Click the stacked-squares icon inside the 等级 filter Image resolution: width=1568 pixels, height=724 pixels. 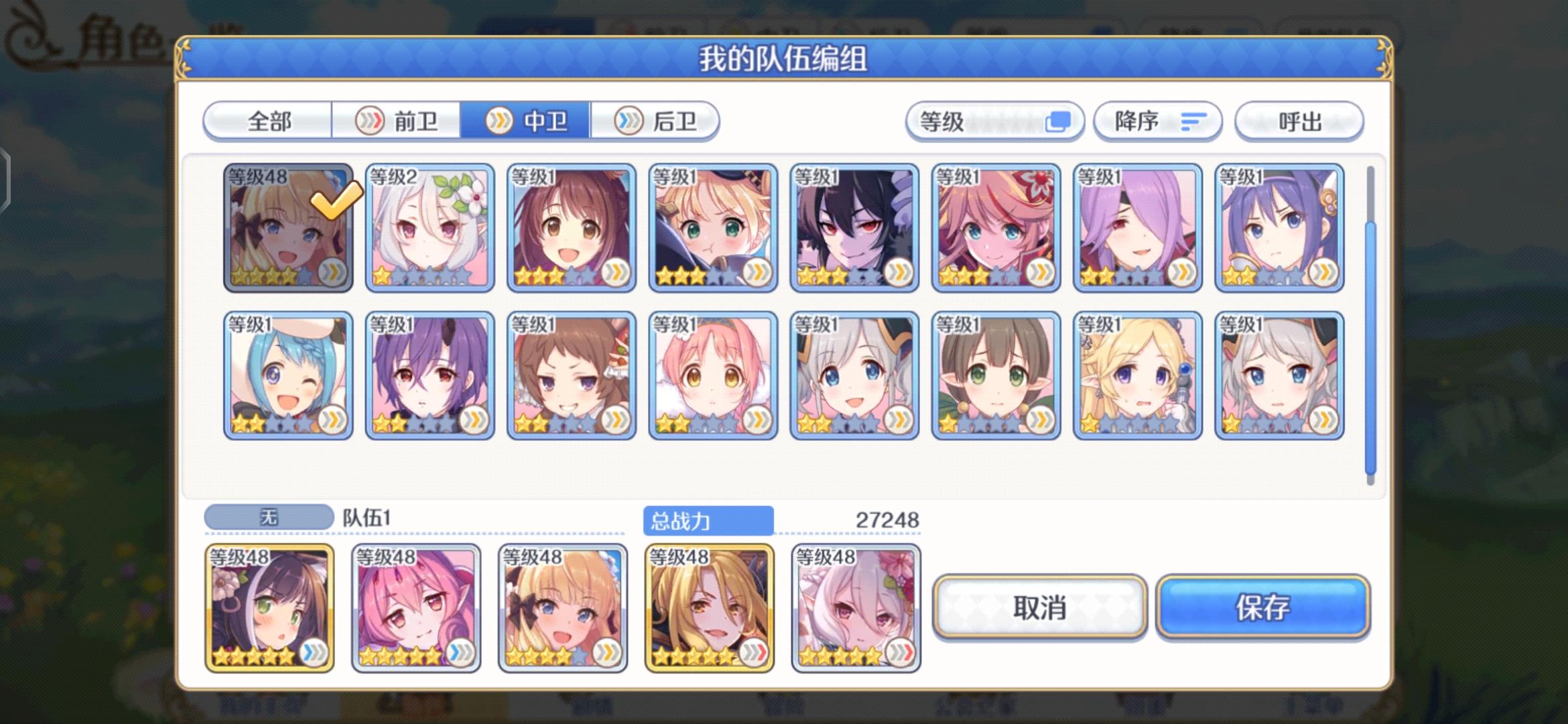[x=1063, y=119]
